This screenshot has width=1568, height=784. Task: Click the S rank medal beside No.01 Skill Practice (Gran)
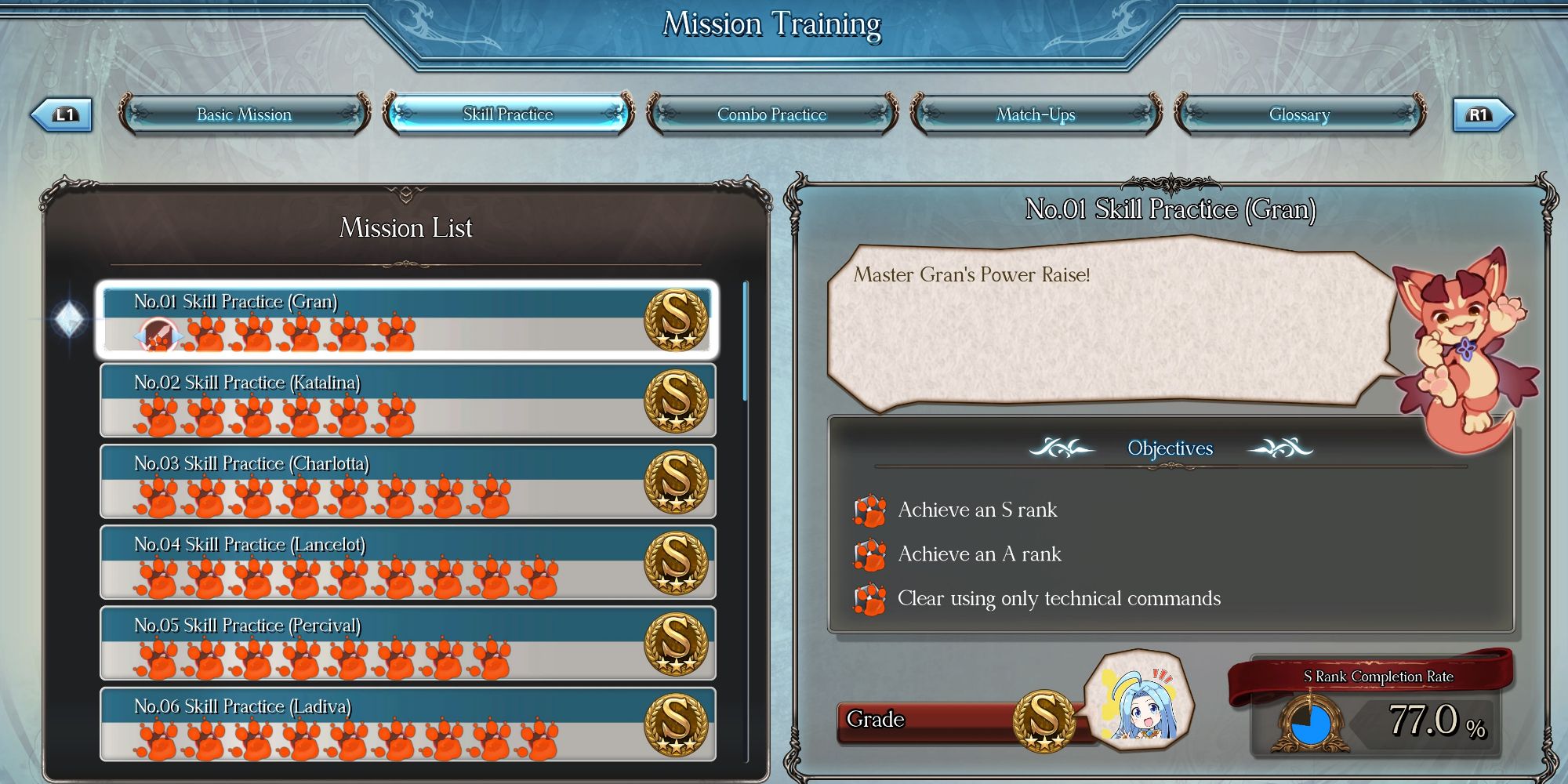[x=674, y=322]
